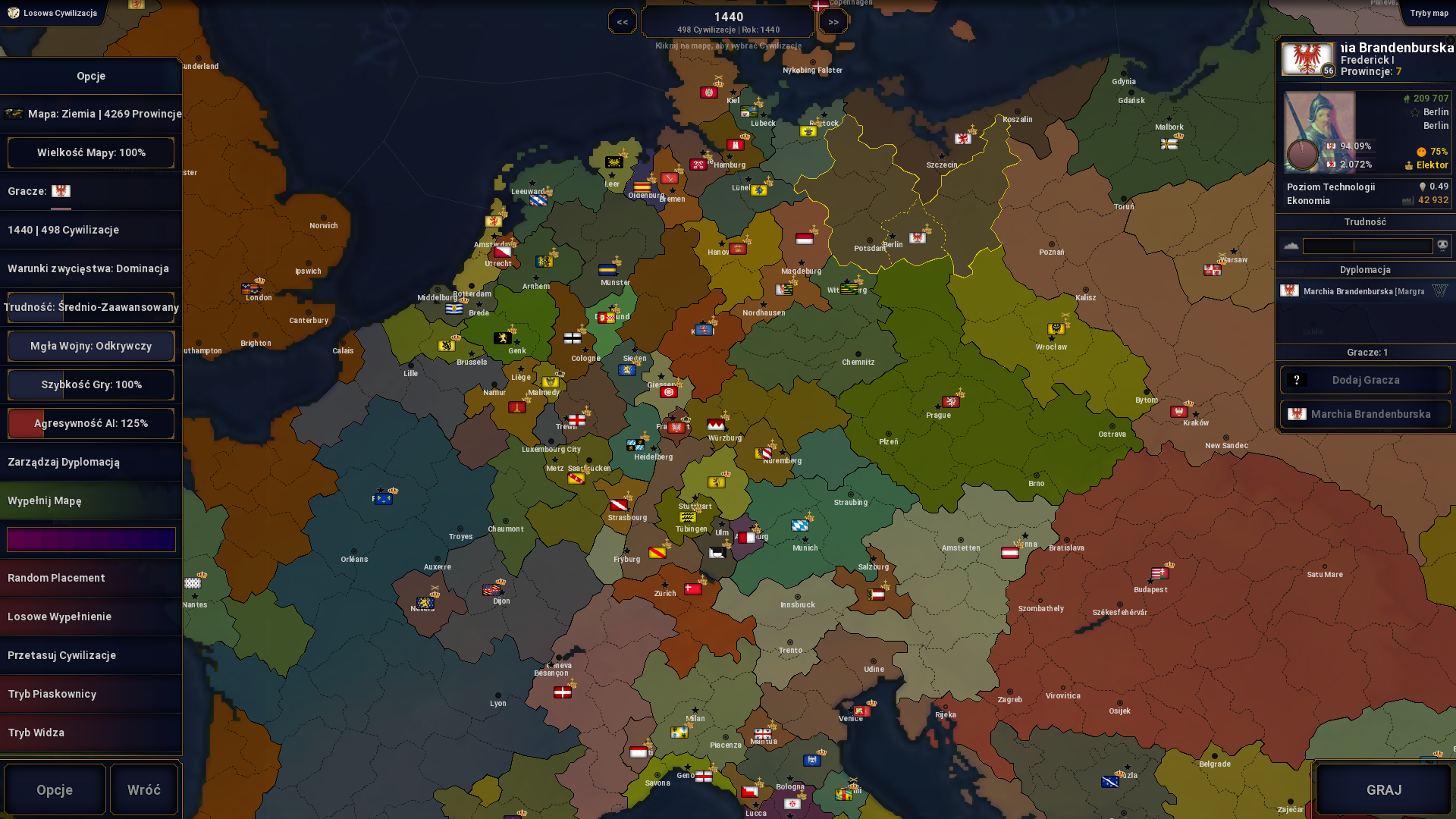
Task: Open the Wikipedia icon beside Marchia Brandenburska
Action: [x=1441, y=290]
